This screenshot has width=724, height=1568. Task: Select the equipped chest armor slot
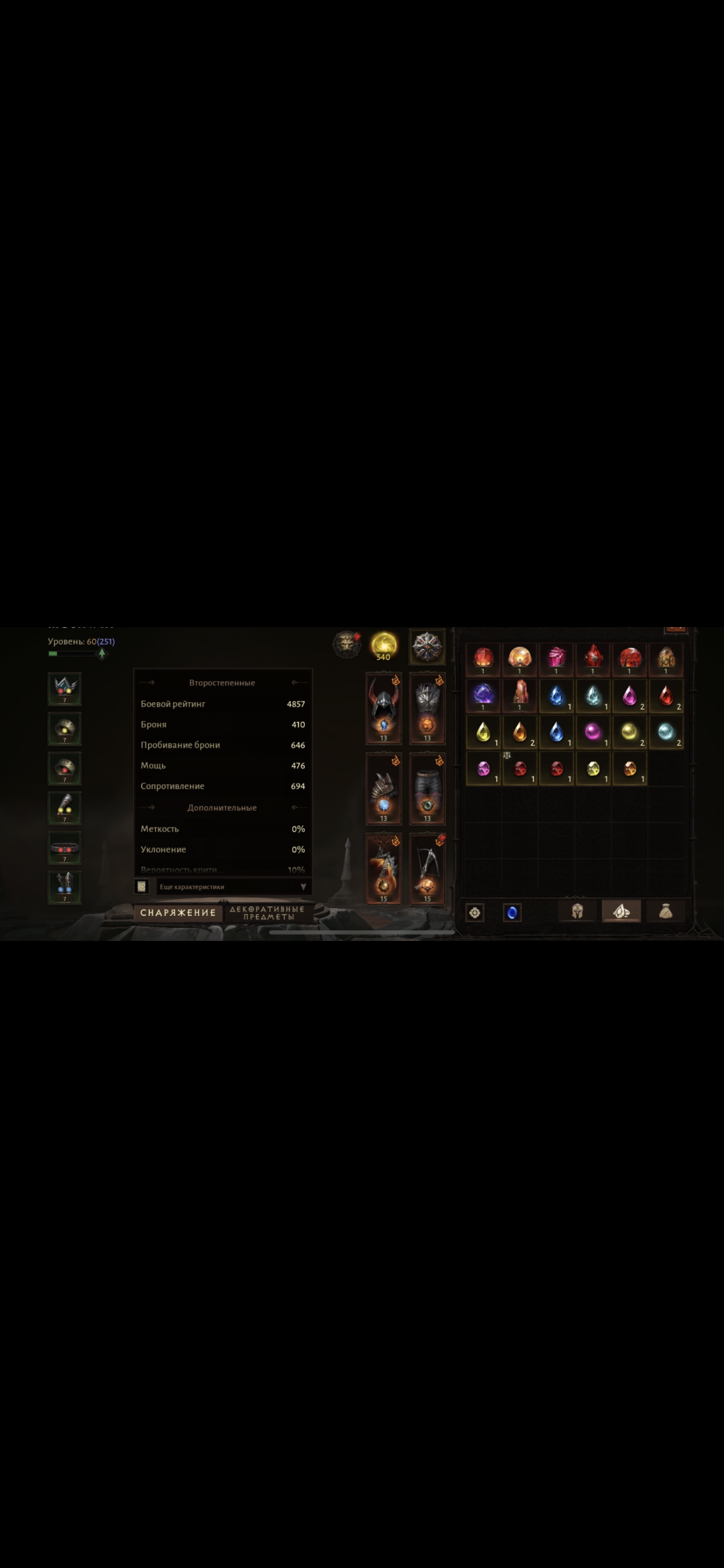click(427, 708)
